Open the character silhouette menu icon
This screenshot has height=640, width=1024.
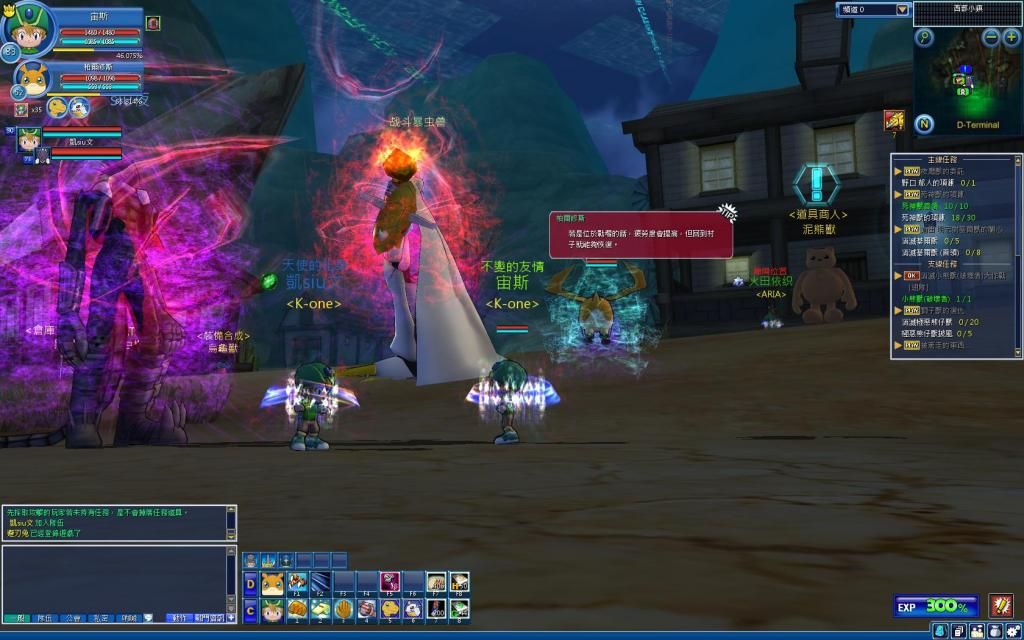(x=940, y=630)
